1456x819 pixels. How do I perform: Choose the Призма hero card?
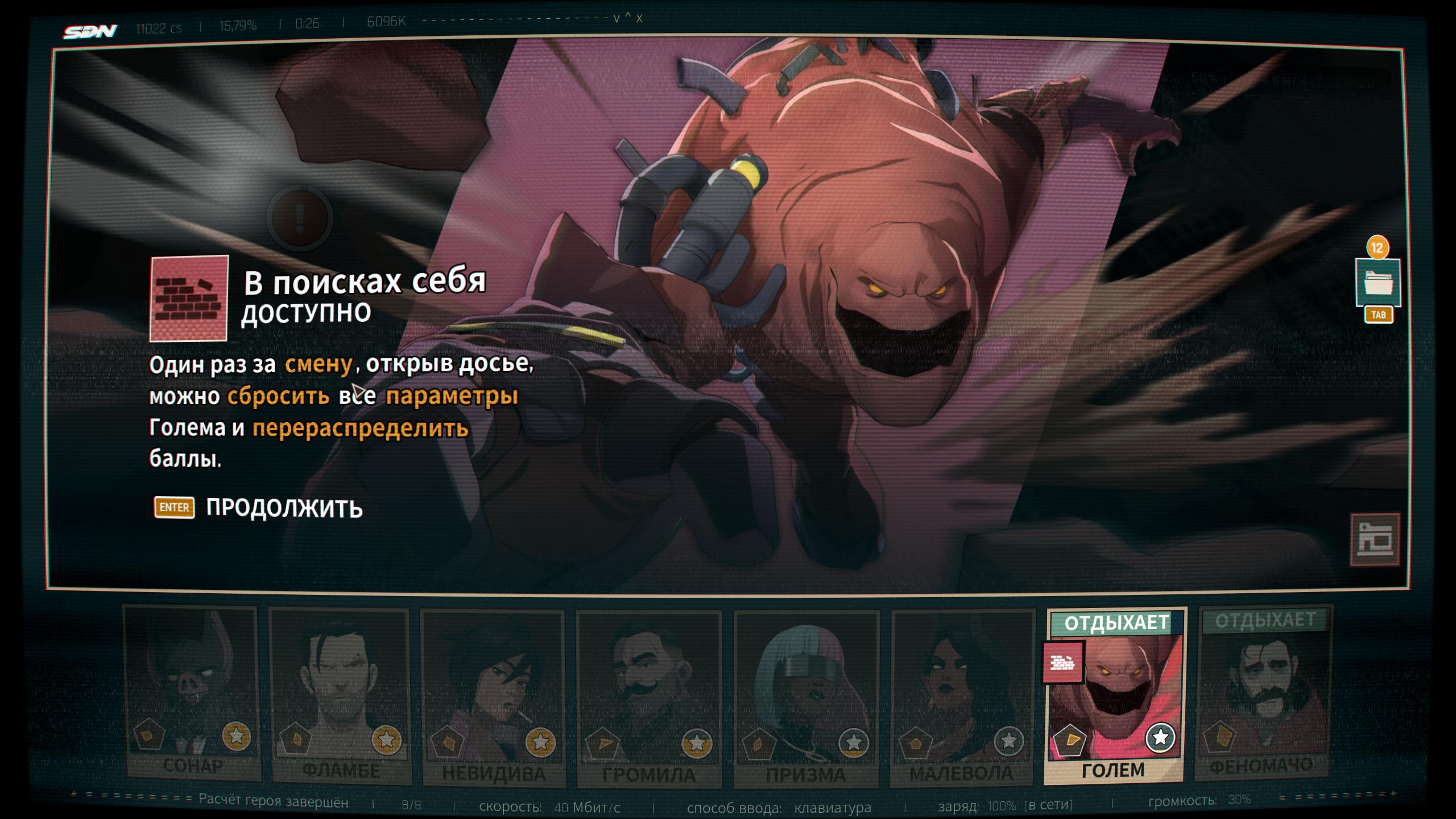(806, 700)
